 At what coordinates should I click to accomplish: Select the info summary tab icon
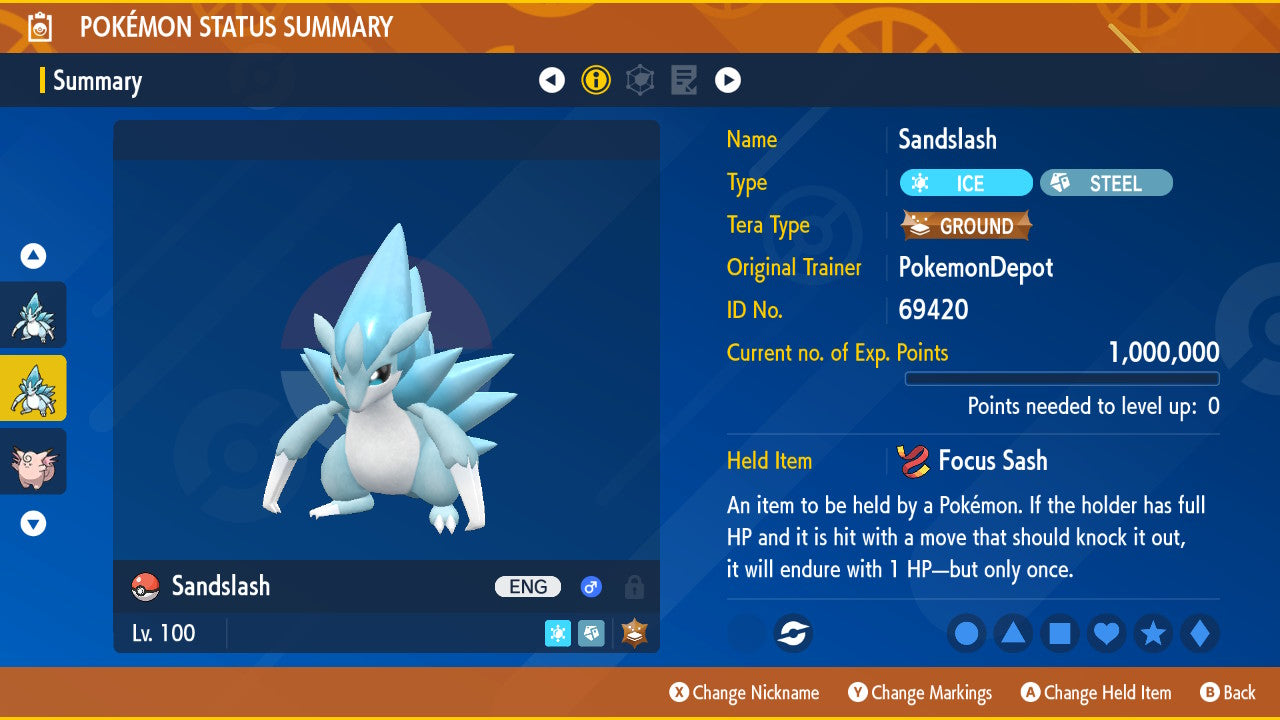point(596,80)
